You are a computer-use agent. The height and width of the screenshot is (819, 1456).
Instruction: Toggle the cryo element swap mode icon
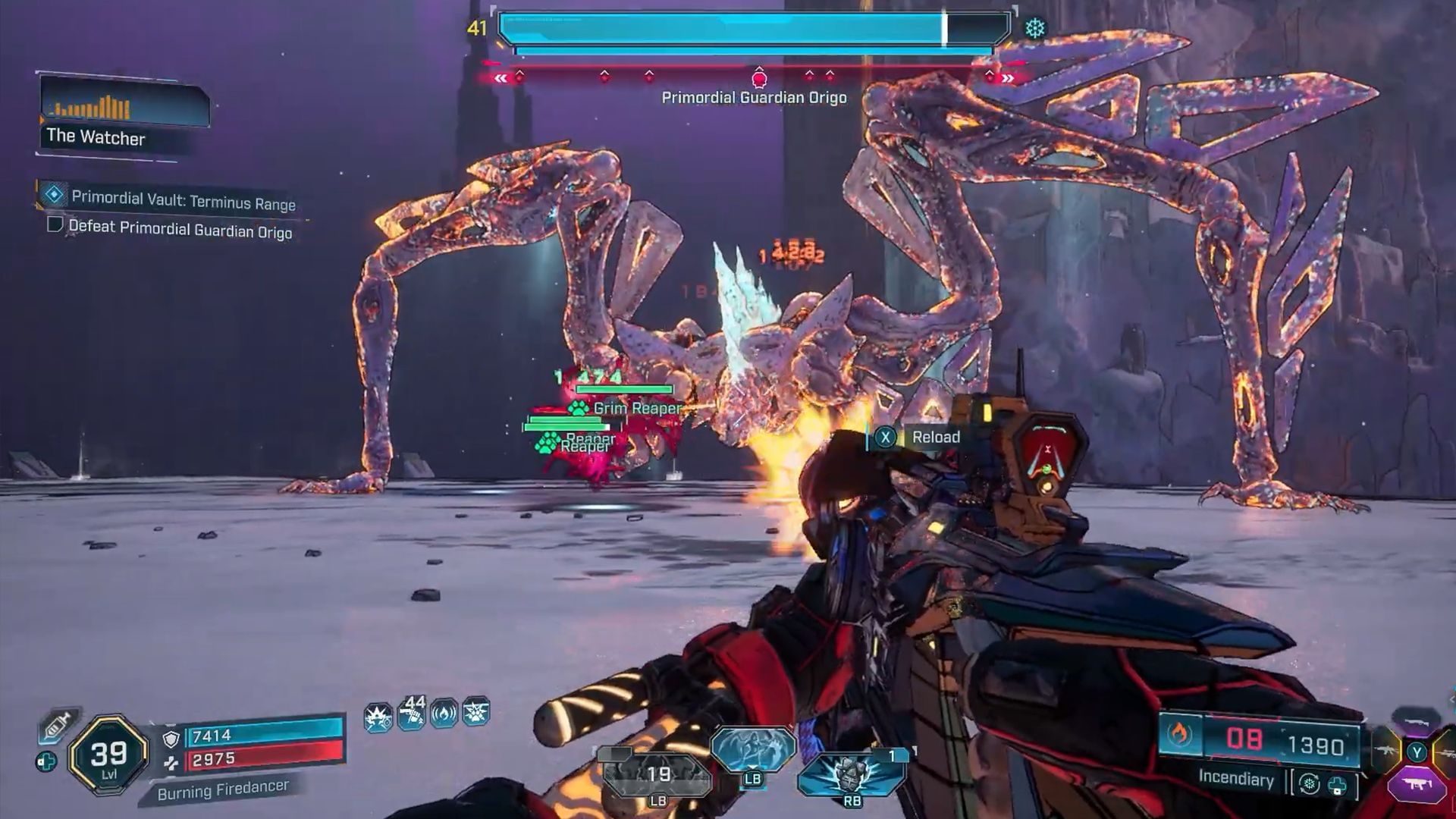pyautogui.click(x=1309, y=783)
